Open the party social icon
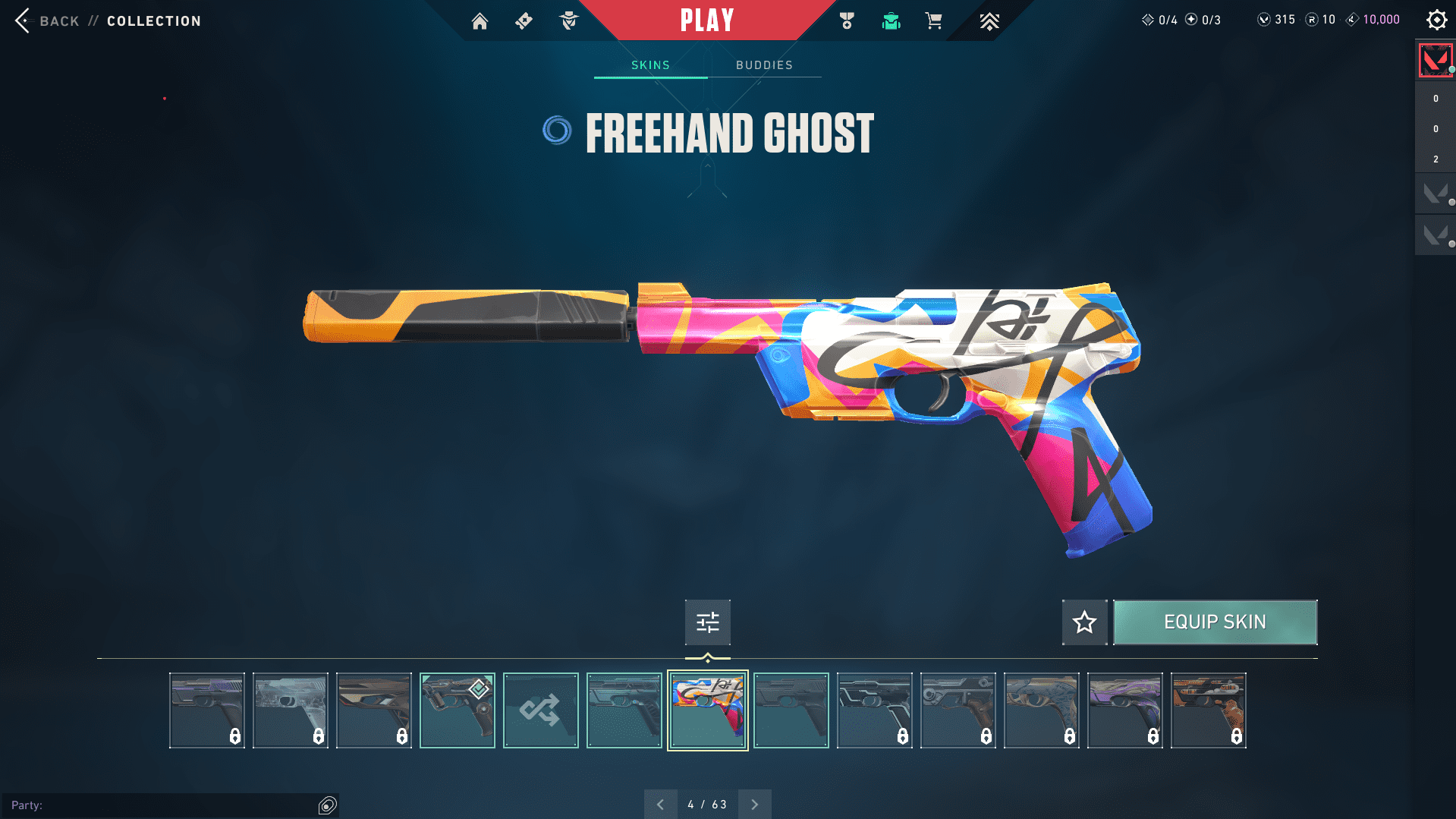 328,805
